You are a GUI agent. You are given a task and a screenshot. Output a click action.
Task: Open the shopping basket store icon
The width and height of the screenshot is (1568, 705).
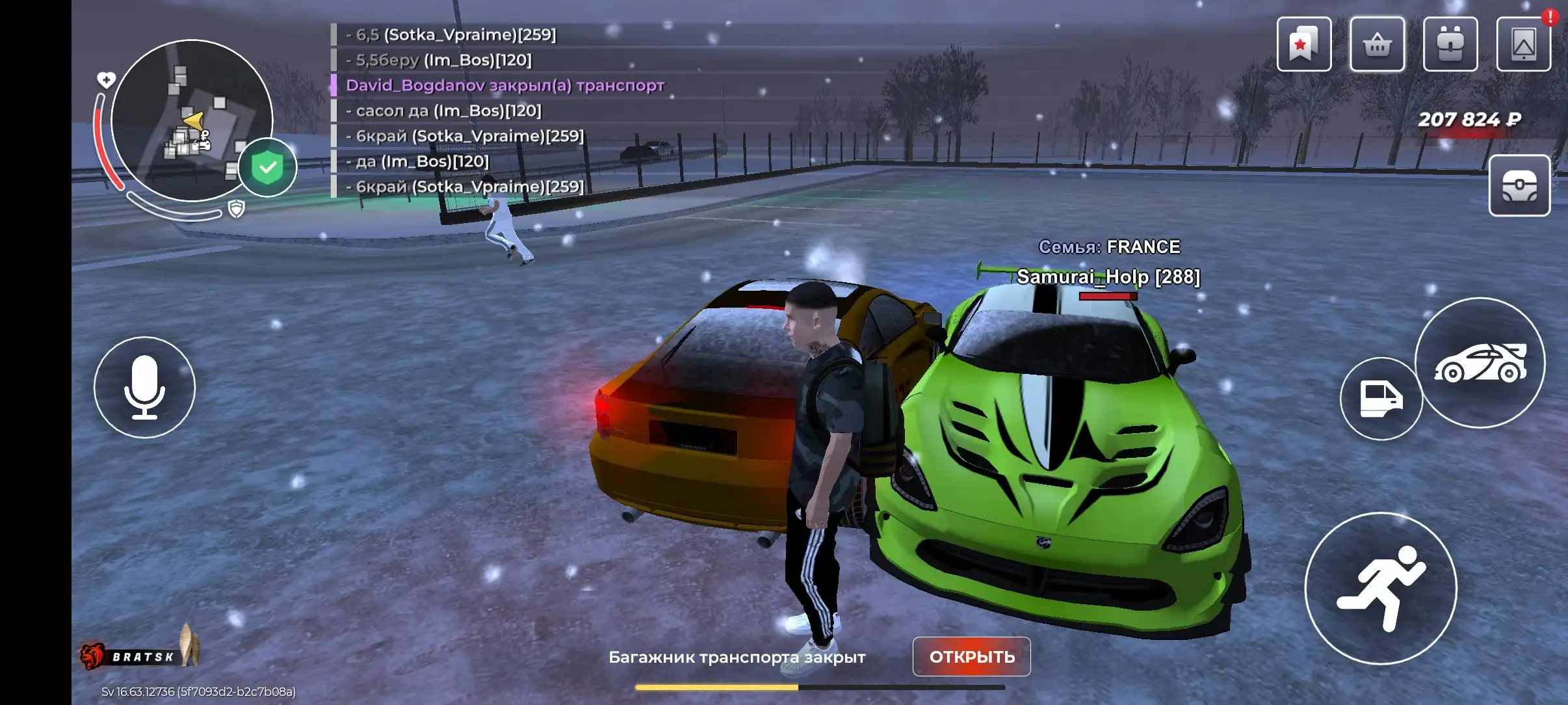1377,44
